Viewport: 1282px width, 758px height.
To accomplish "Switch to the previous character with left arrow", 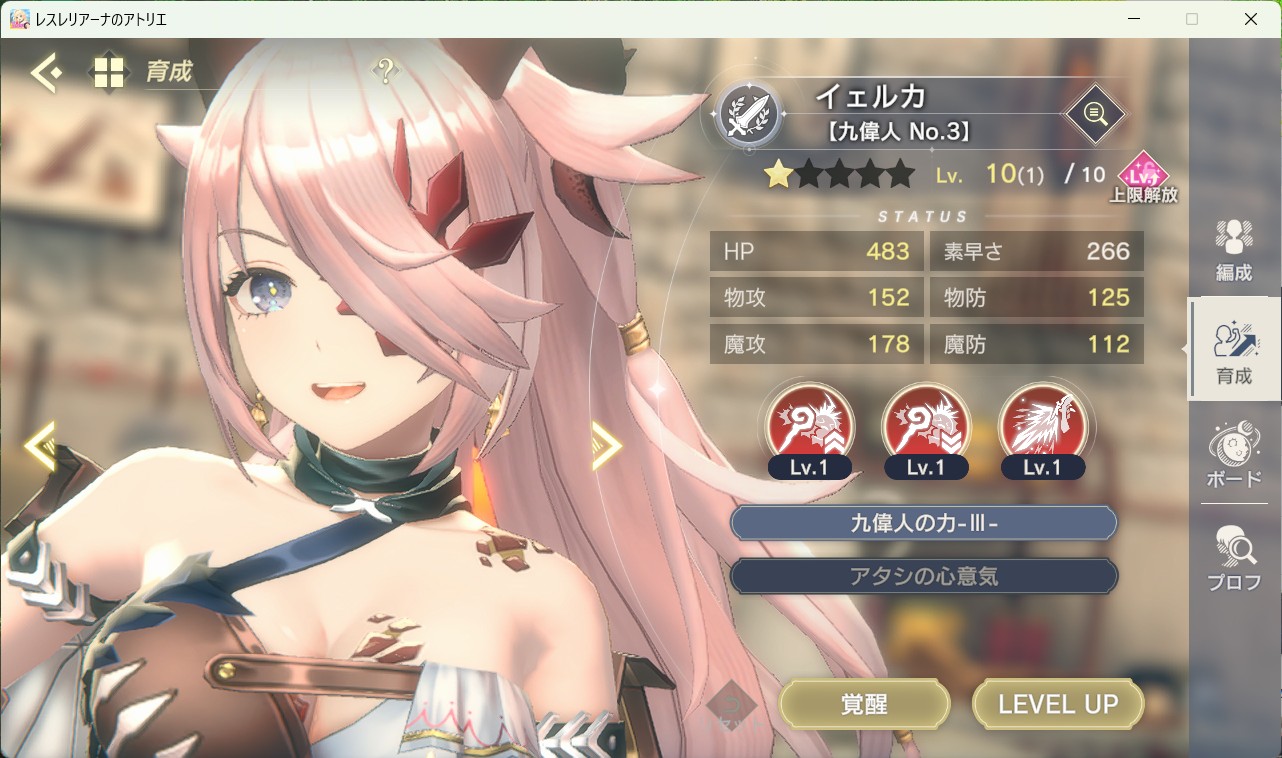I will (40, 446).
